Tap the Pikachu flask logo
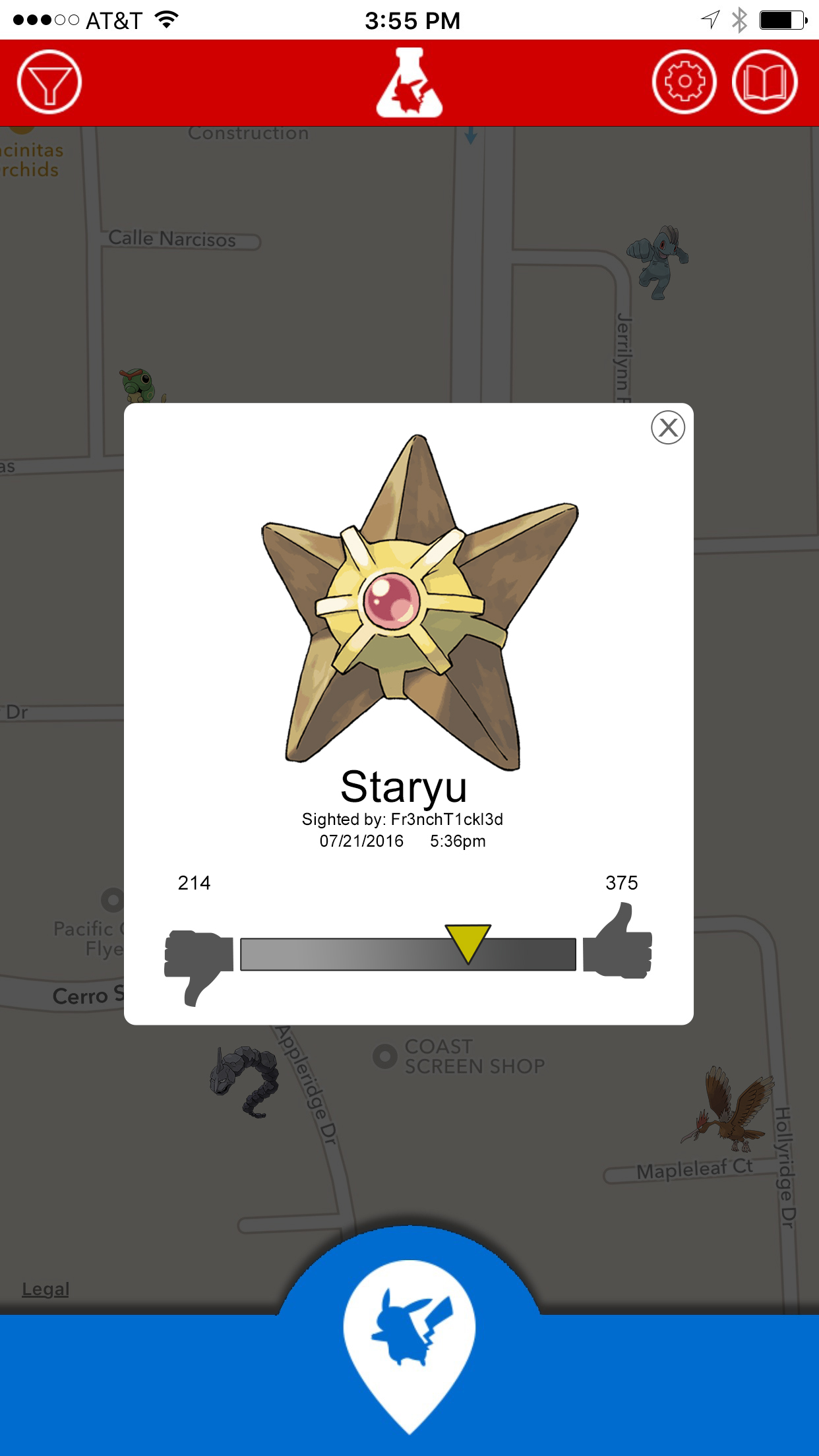Image resolution: width=819 pixels, height=1456 pixels. coord(409,83)
